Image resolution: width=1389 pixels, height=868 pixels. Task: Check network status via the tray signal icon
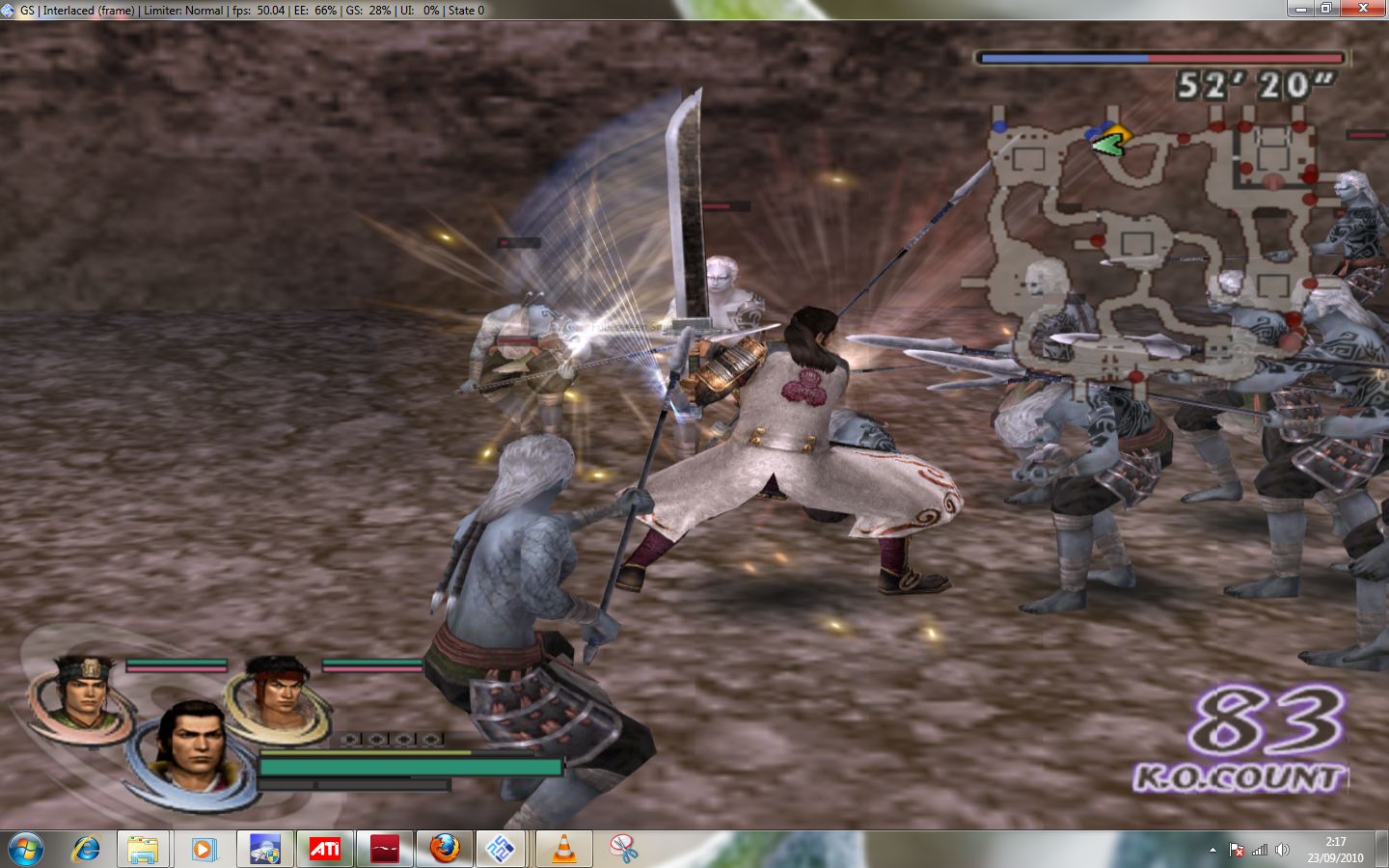coord(1261,850)
